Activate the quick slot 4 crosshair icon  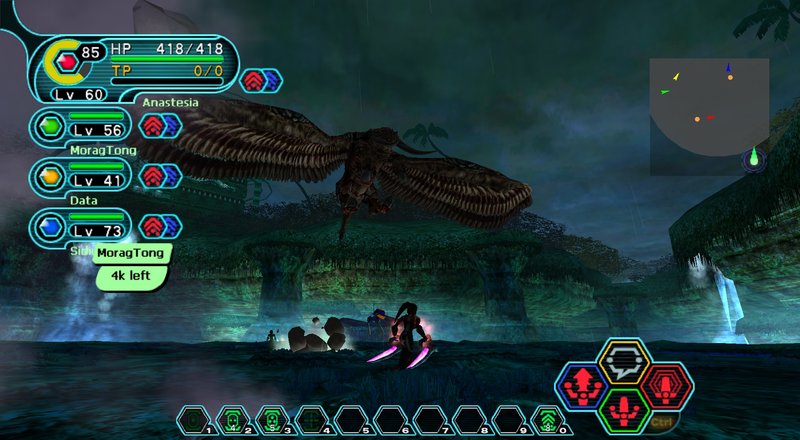tap(311, 420)
